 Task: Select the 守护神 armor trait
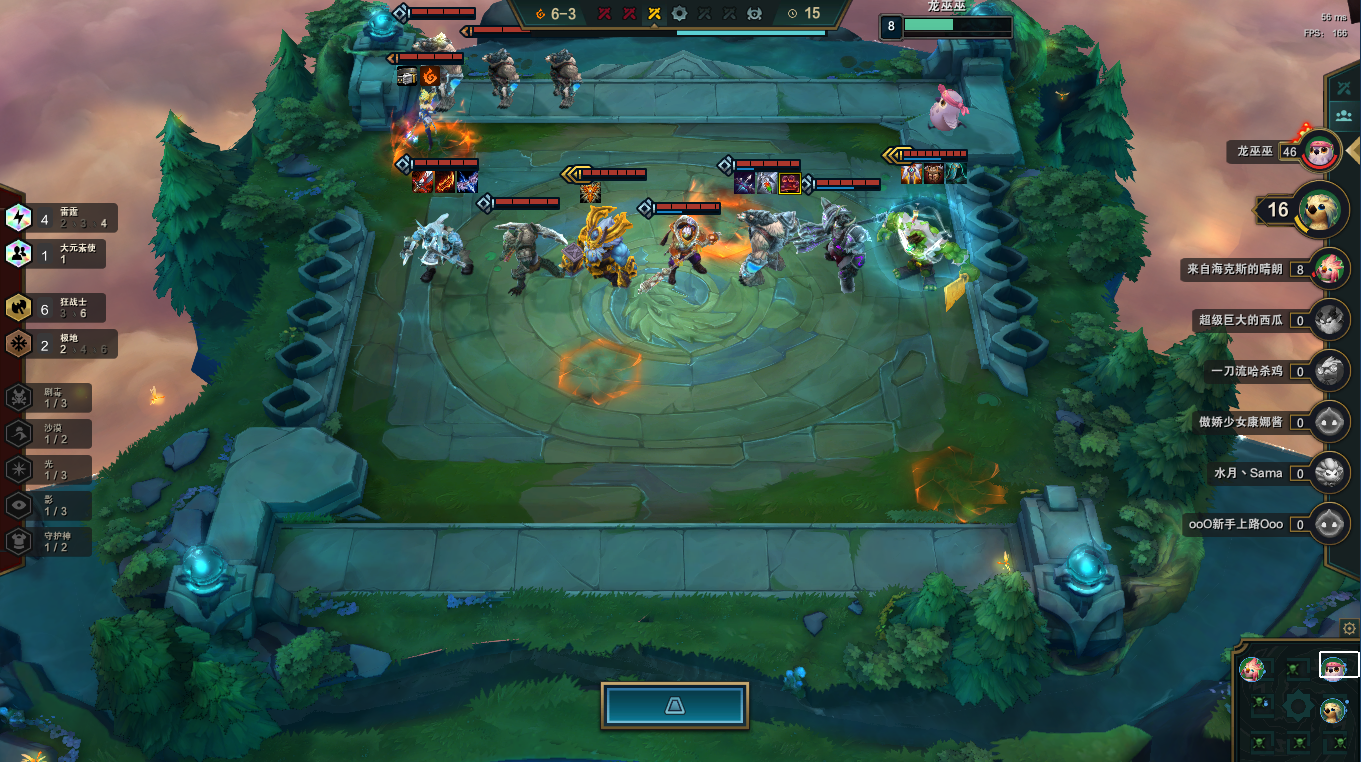[50, 541]
